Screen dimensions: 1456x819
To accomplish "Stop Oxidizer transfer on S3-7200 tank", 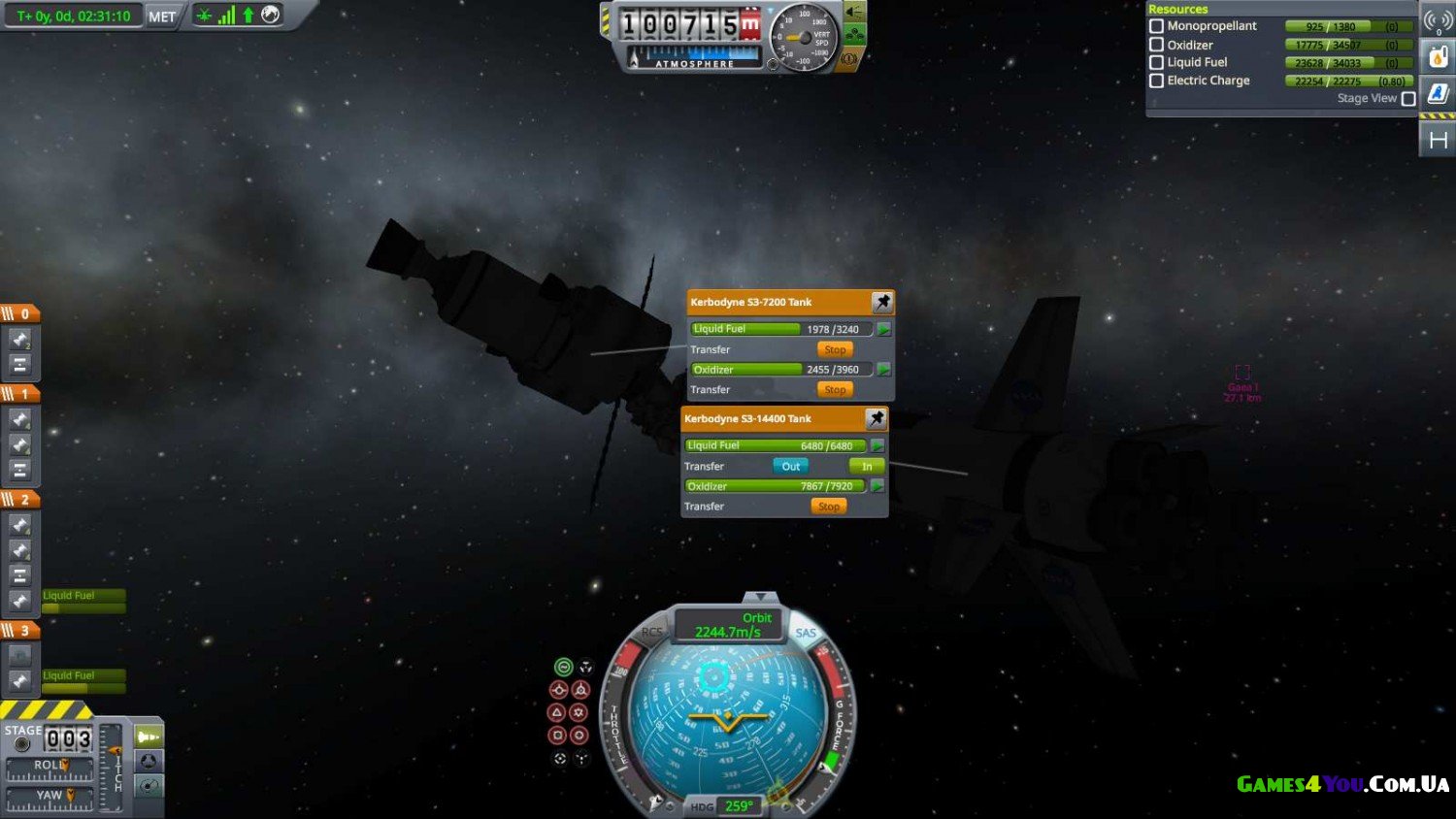I will point(835,389).
